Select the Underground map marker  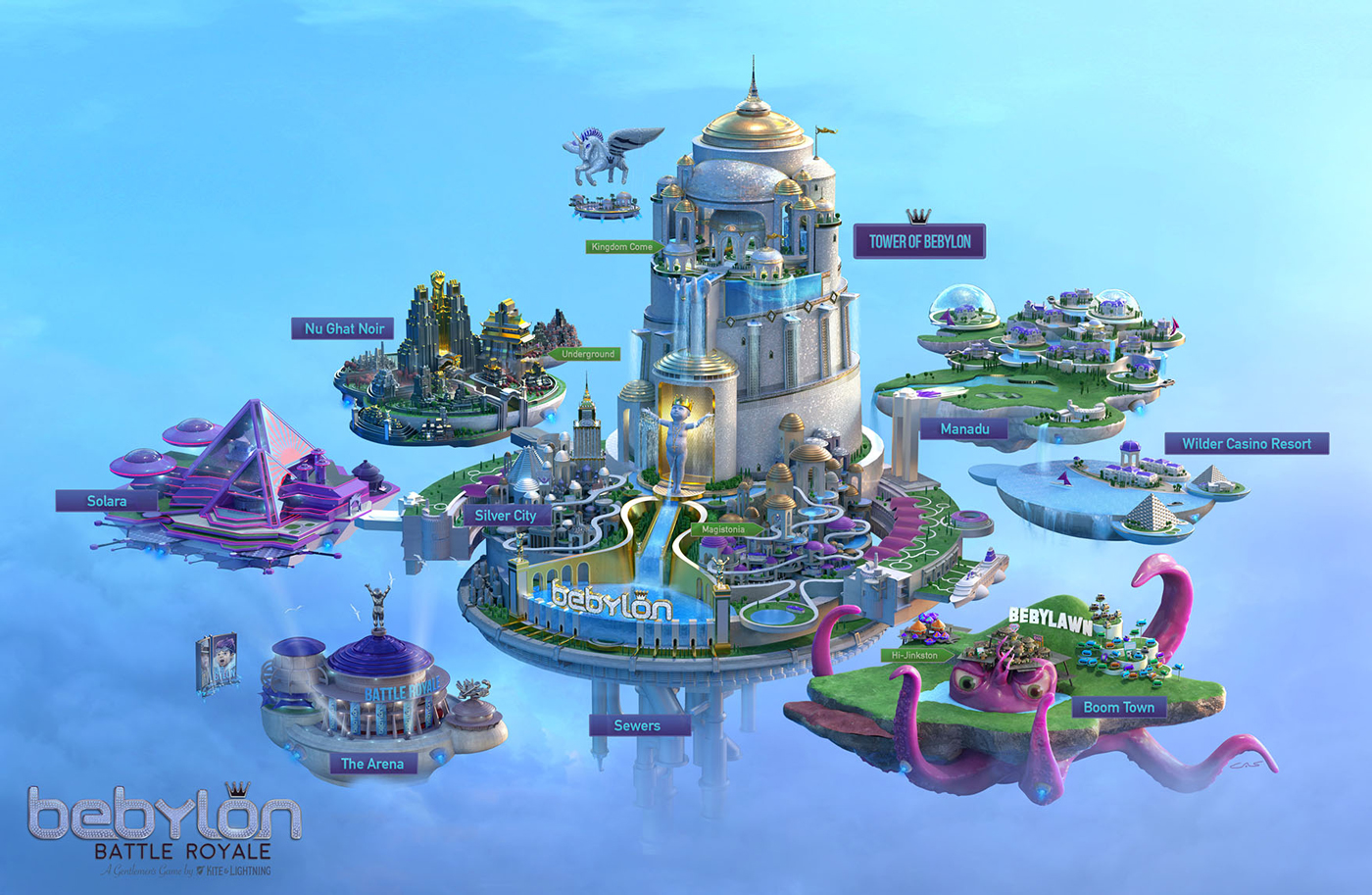(x=587, y=354)
